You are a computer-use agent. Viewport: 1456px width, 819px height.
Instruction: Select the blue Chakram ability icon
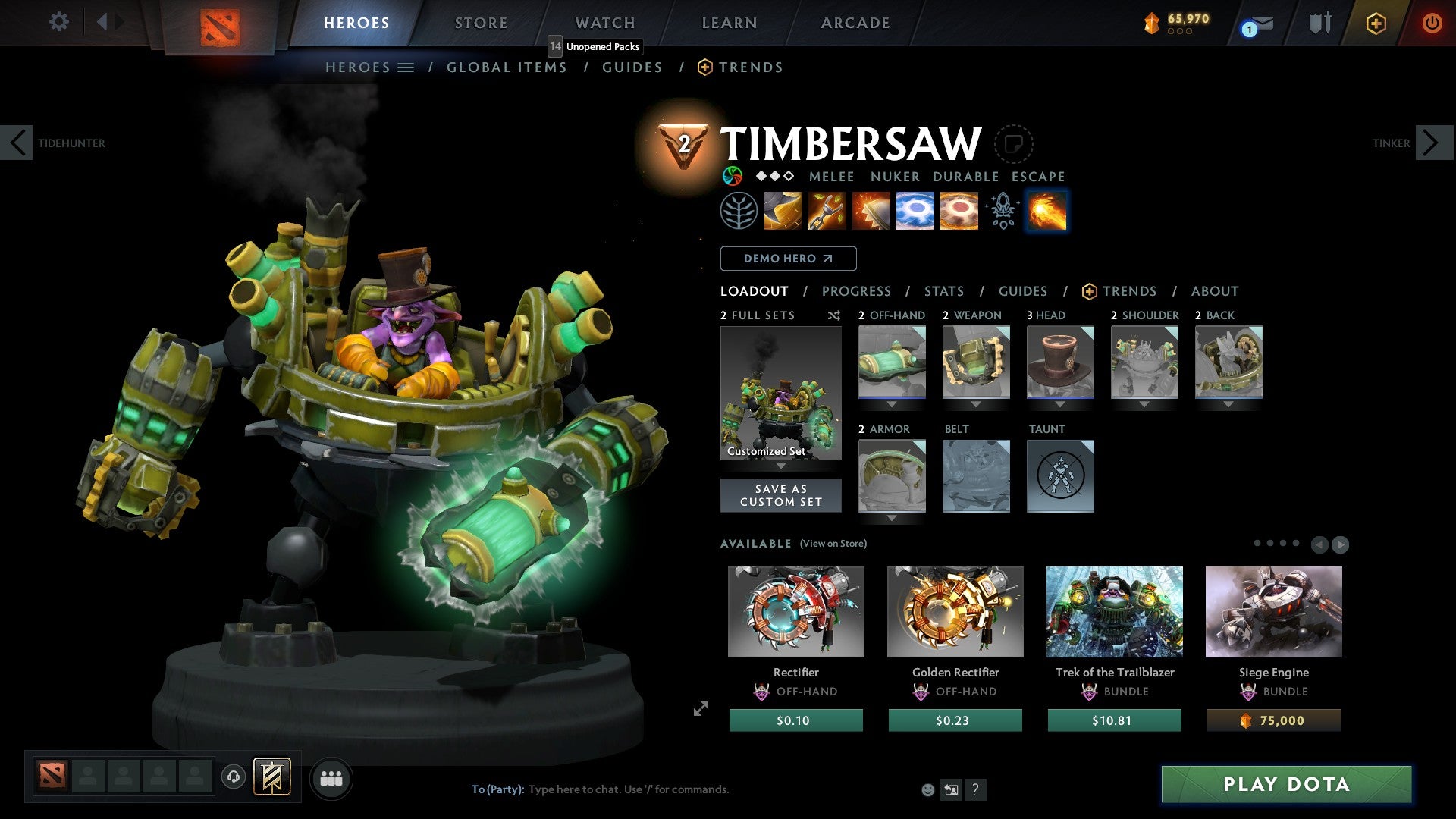(915, 211)
